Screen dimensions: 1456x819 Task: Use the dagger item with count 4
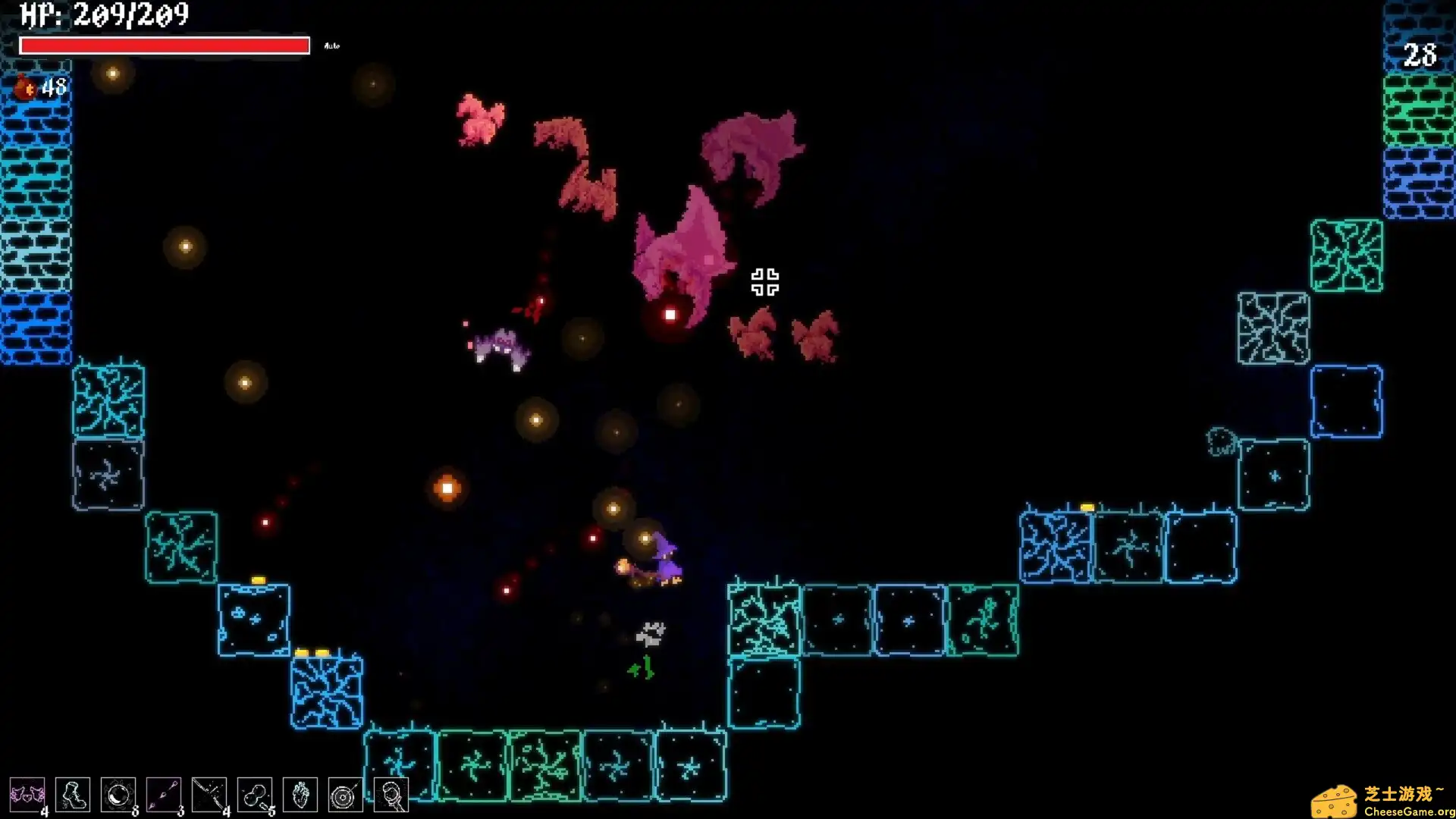[x=209, y=794]
